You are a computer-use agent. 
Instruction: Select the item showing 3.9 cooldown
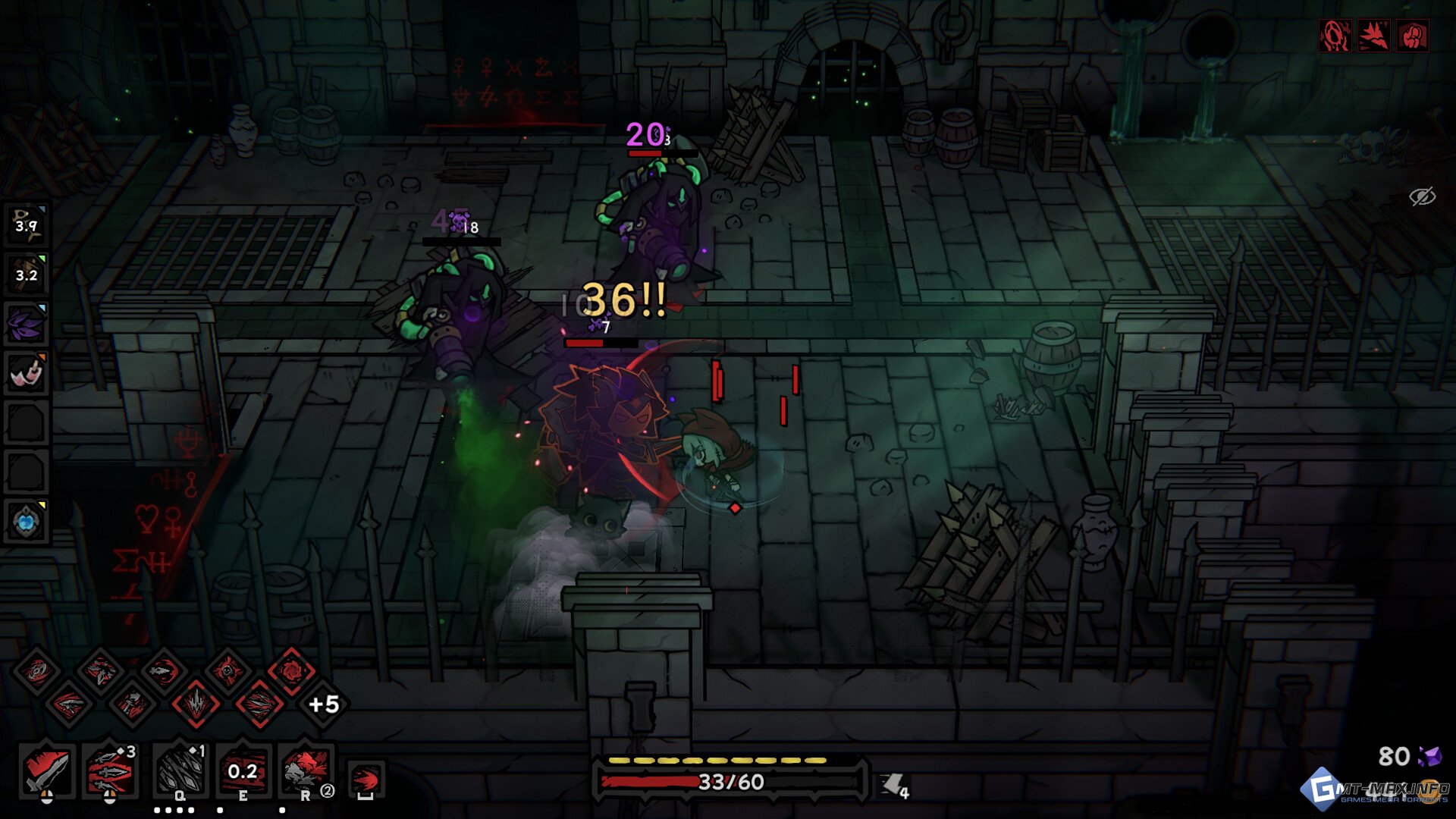[27, 224]
